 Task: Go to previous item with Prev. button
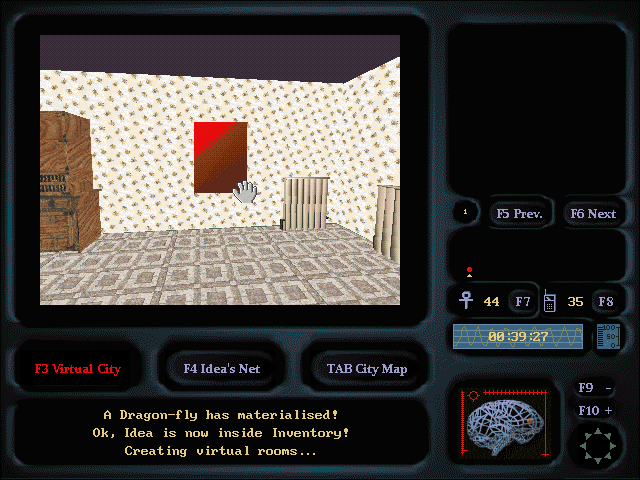point(518,213)
